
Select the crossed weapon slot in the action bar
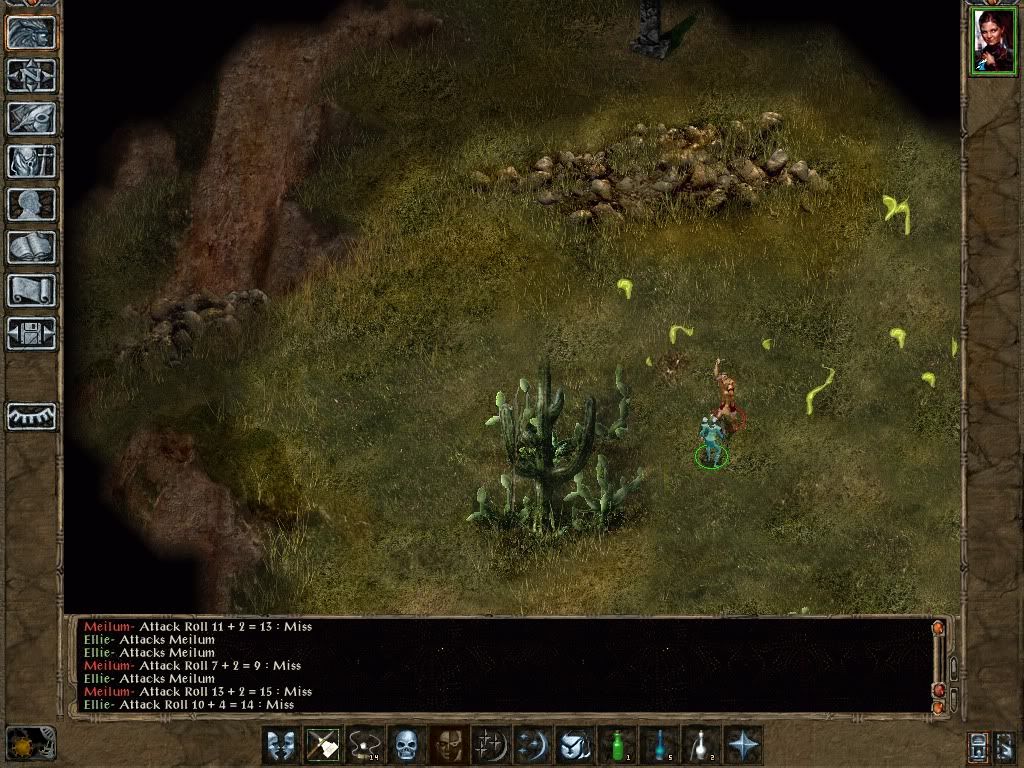tap(322, 745)
